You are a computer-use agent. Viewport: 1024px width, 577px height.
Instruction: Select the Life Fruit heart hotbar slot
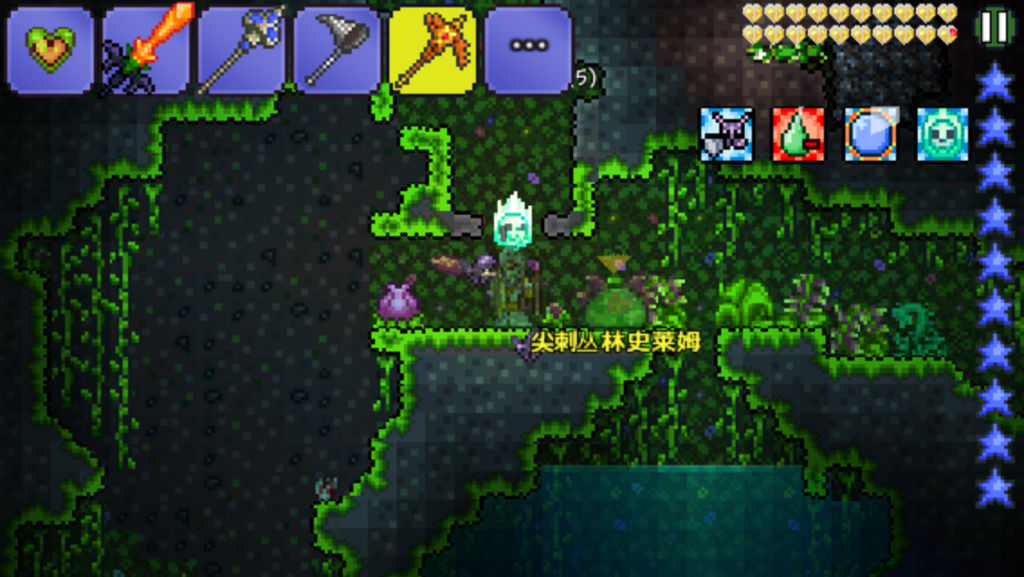click(x=50, y=49)
